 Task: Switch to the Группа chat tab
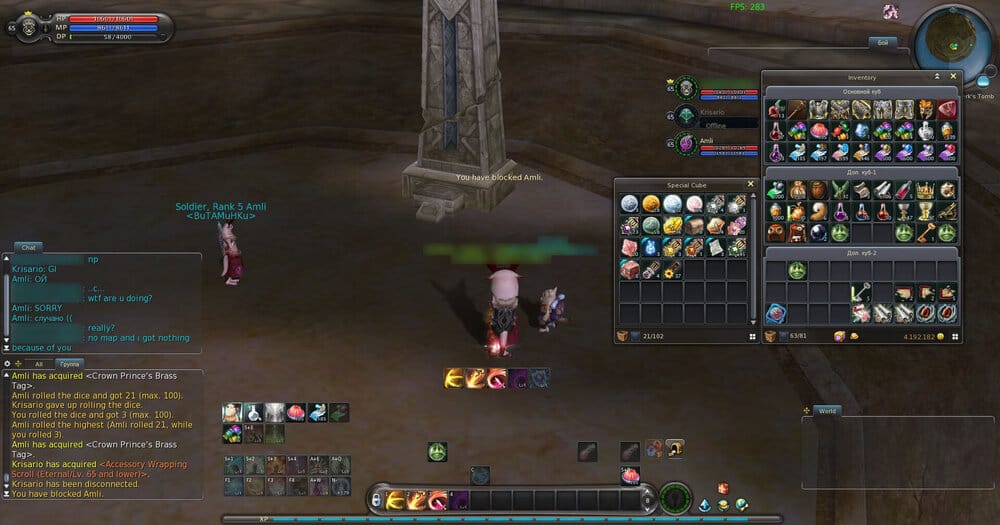(x=69, y=364)
